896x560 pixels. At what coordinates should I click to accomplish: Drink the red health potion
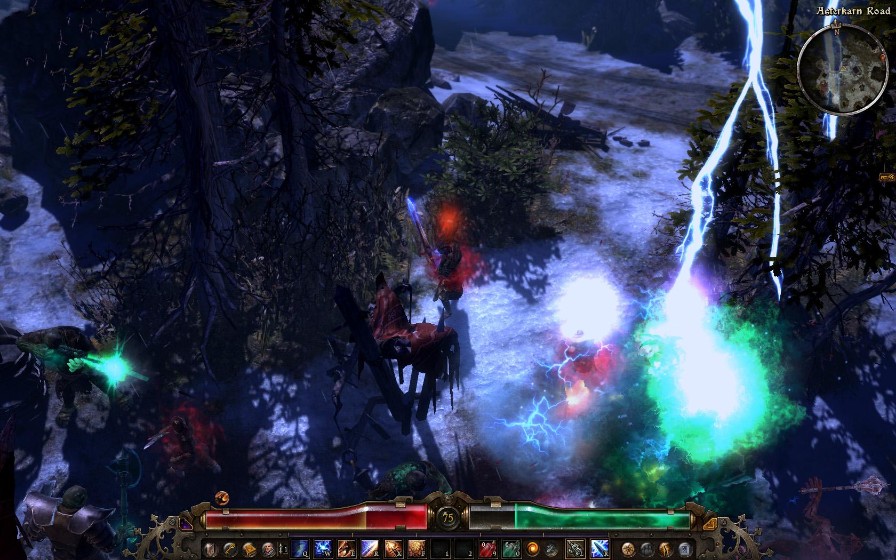tap(486, 549)
